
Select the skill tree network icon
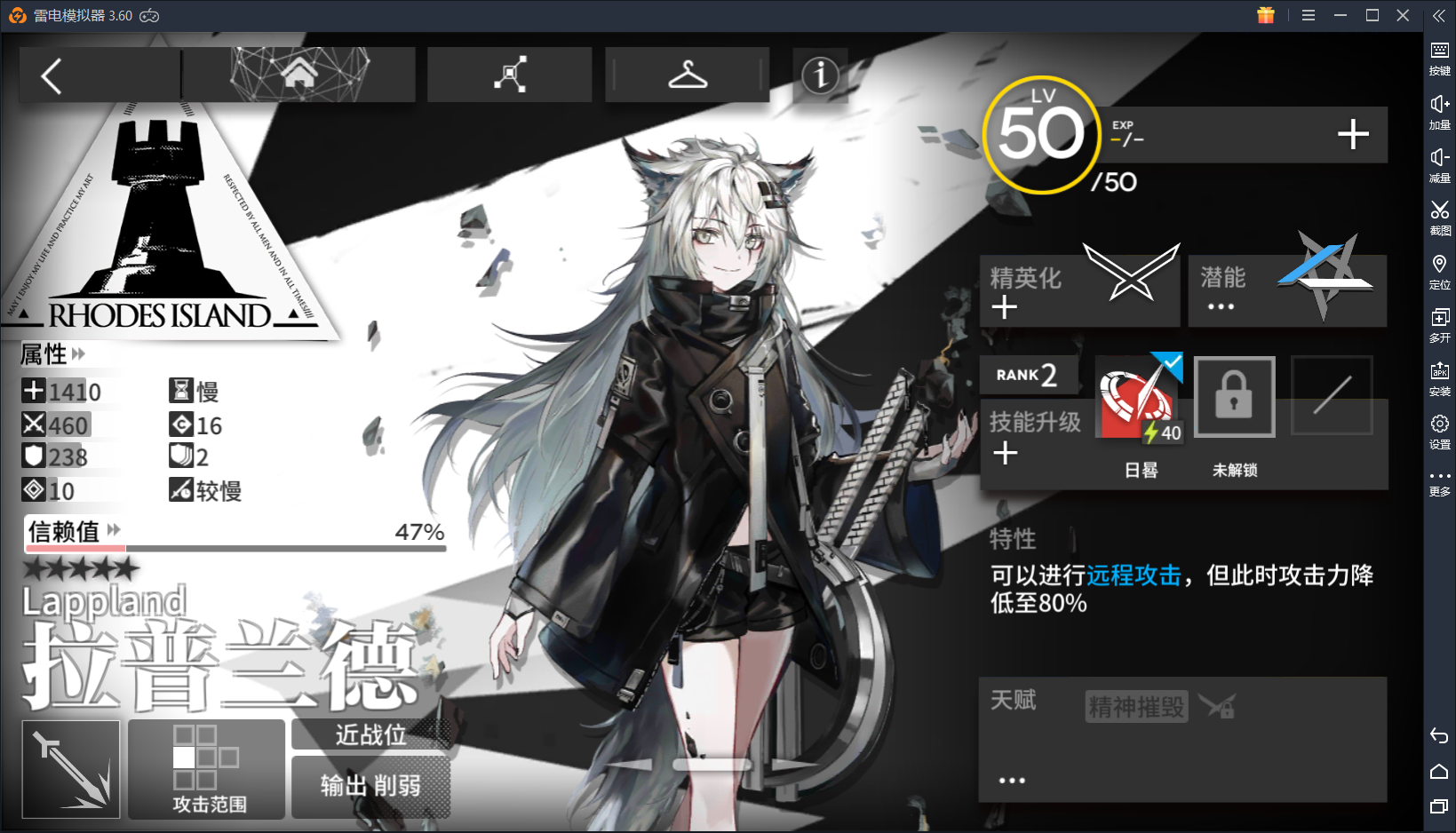509,75
